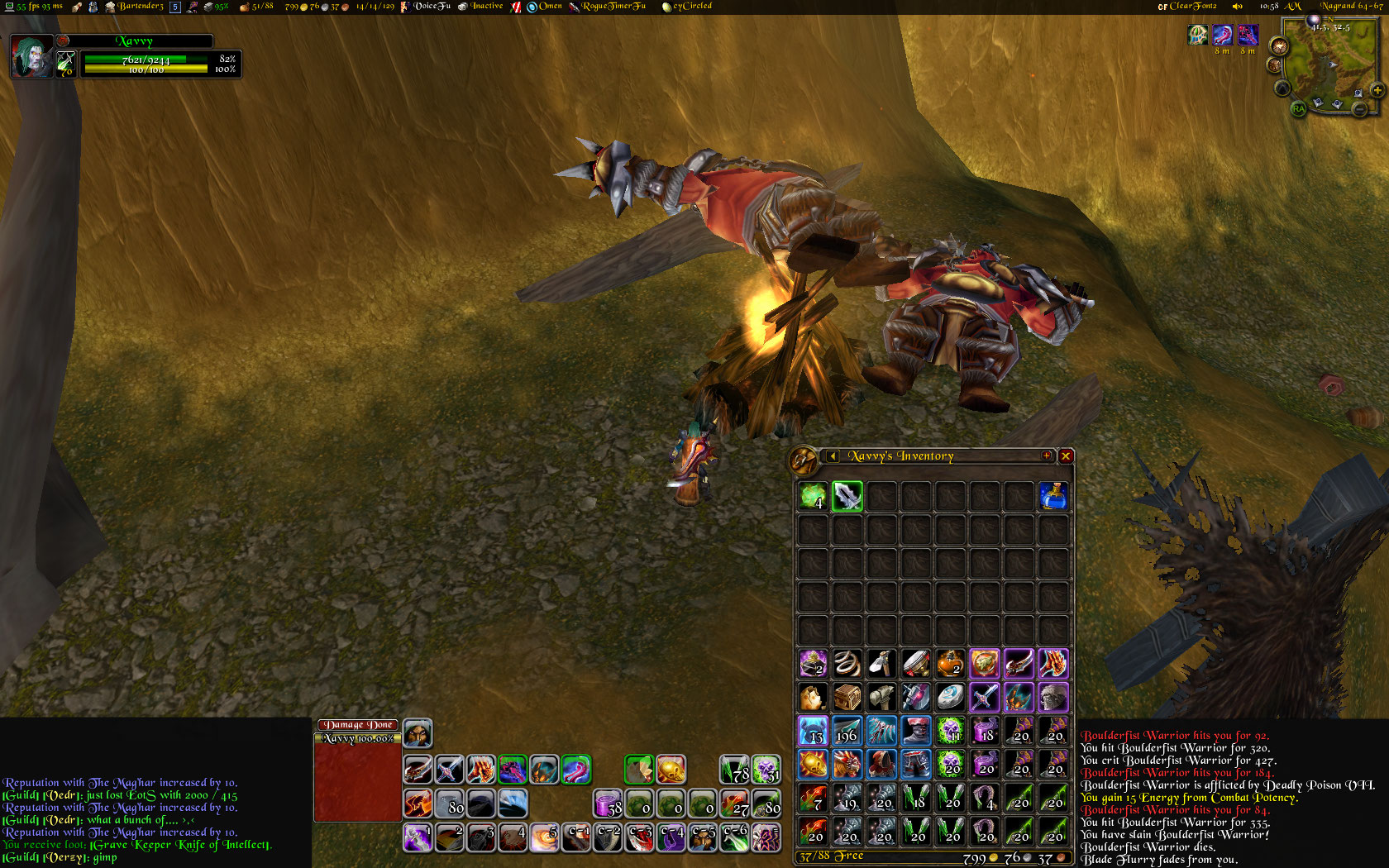Click the arrow stack showing 196
Viewport: 1389px width, 868px height.
pyautogui.click(x=847, y=731)
